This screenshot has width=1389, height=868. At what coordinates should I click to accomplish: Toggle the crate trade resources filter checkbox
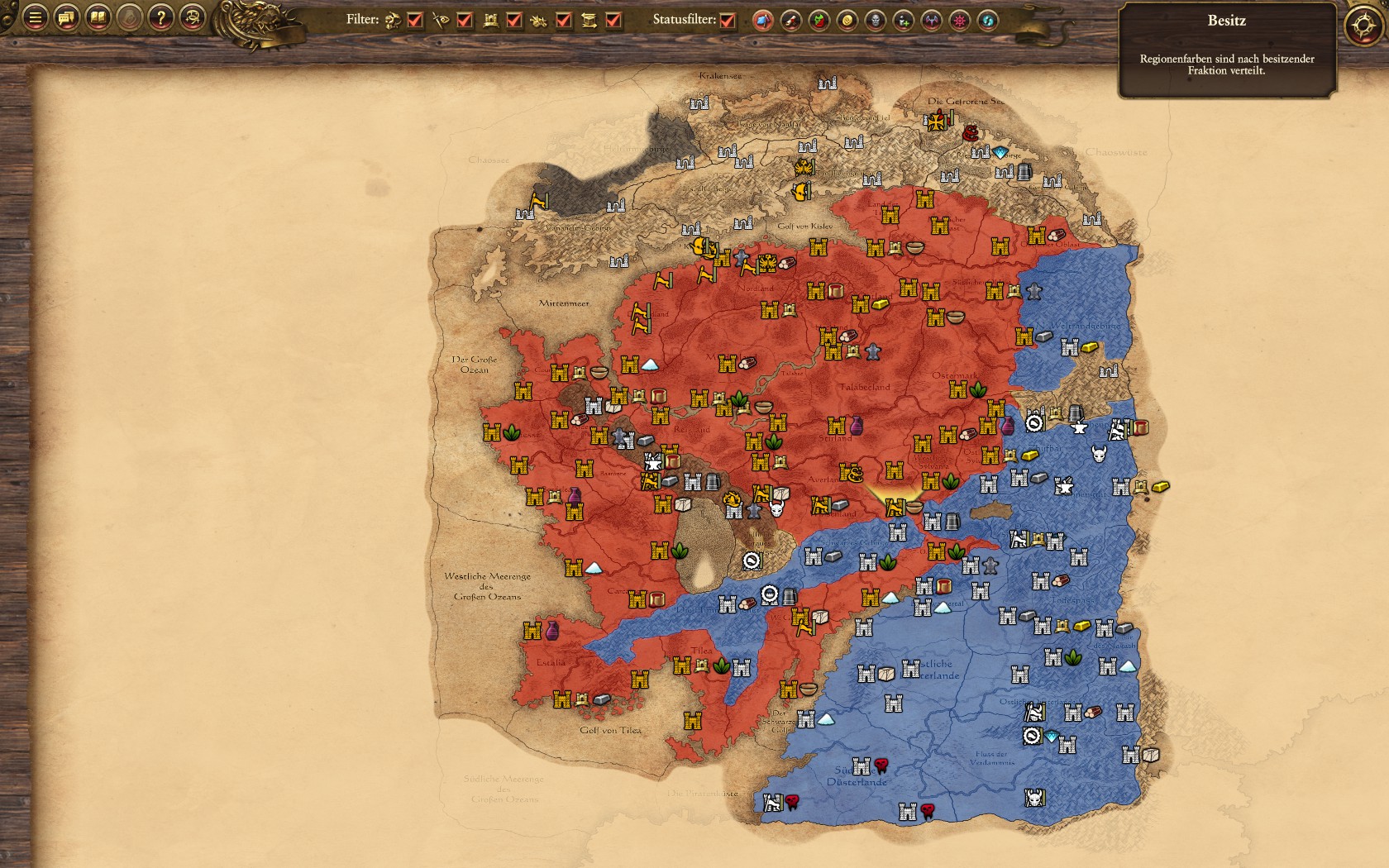tap(613, 20)
